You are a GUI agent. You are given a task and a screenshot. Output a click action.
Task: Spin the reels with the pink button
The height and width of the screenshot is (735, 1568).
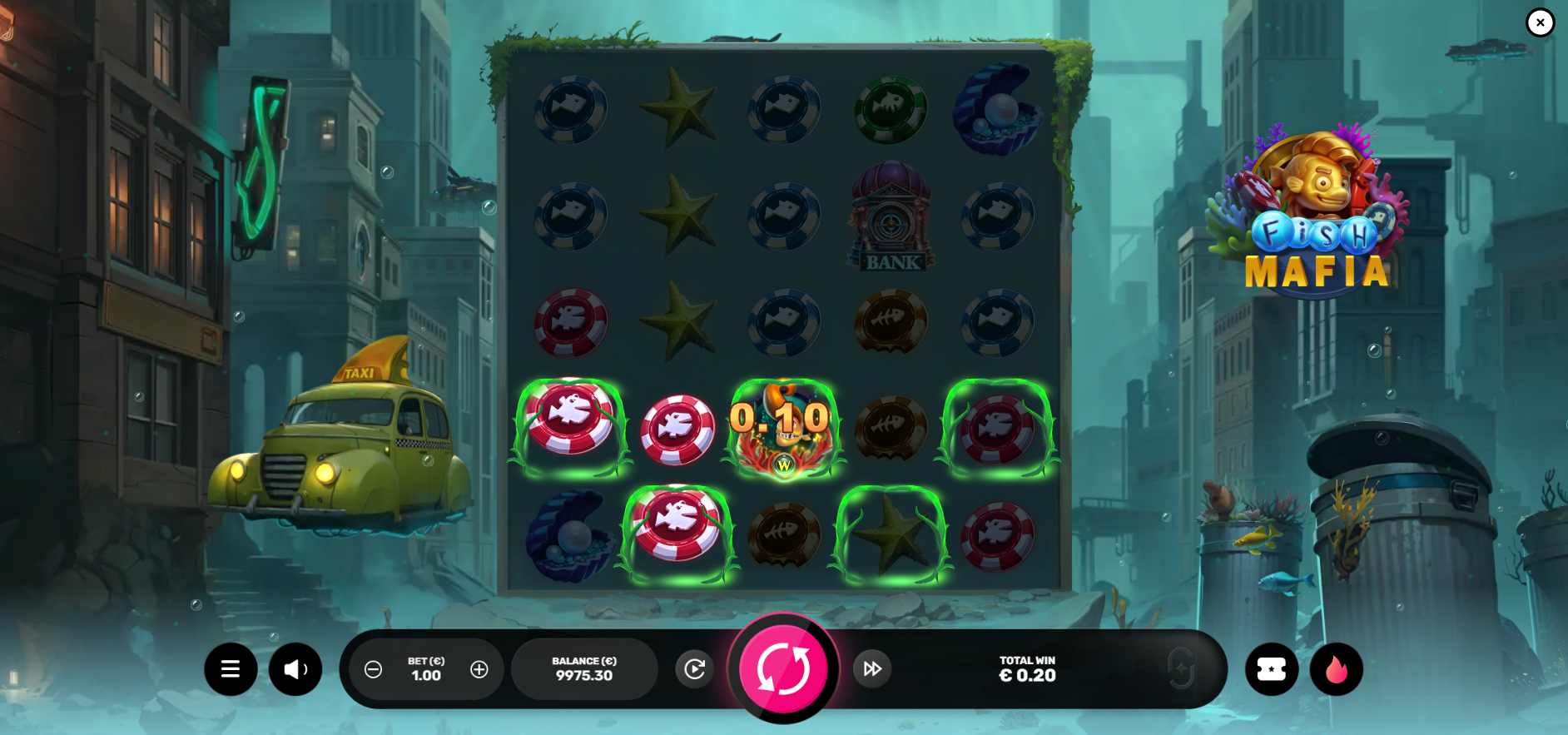[783, 668]
